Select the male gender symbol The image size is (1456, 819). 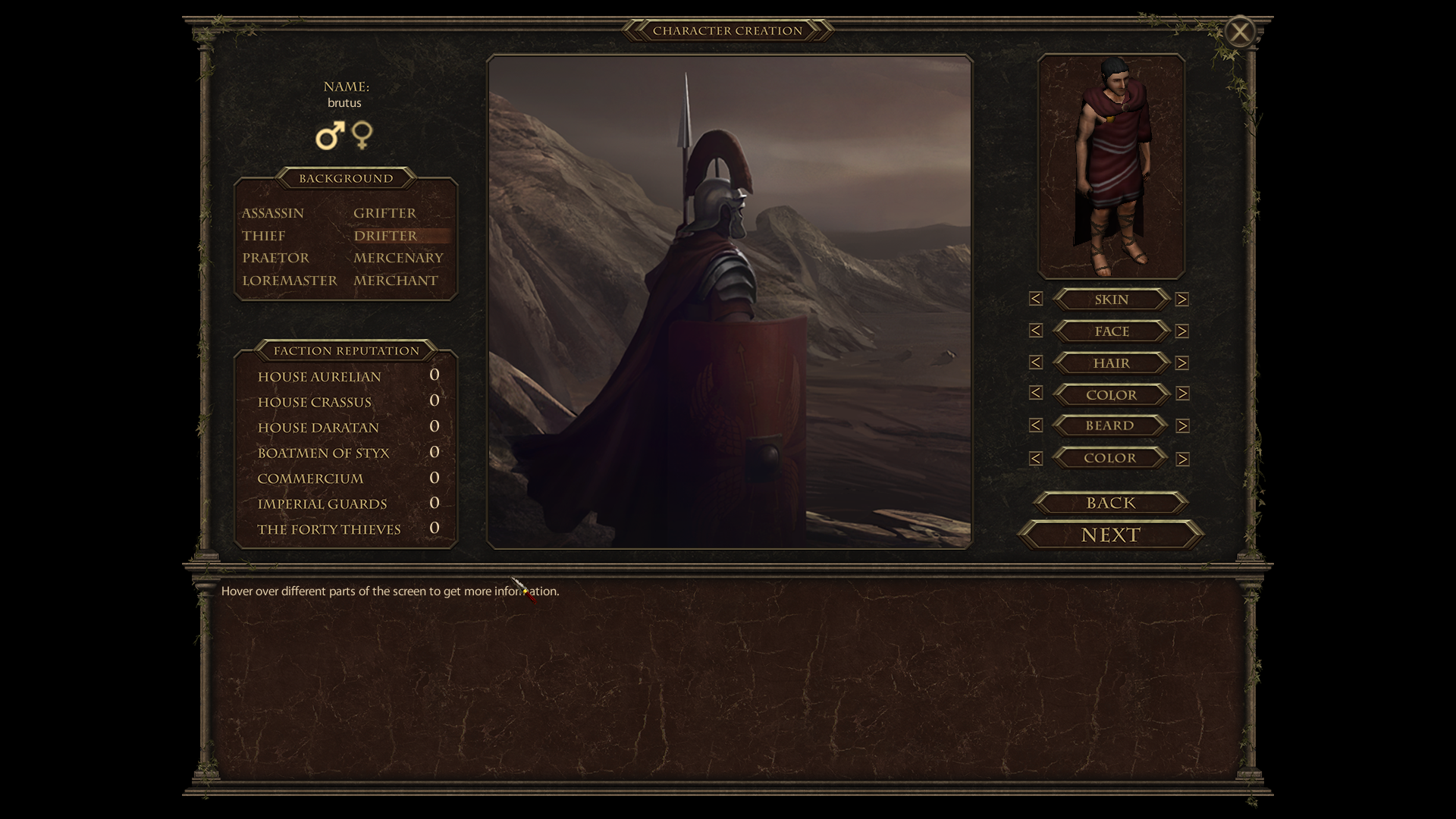(330, 136)
